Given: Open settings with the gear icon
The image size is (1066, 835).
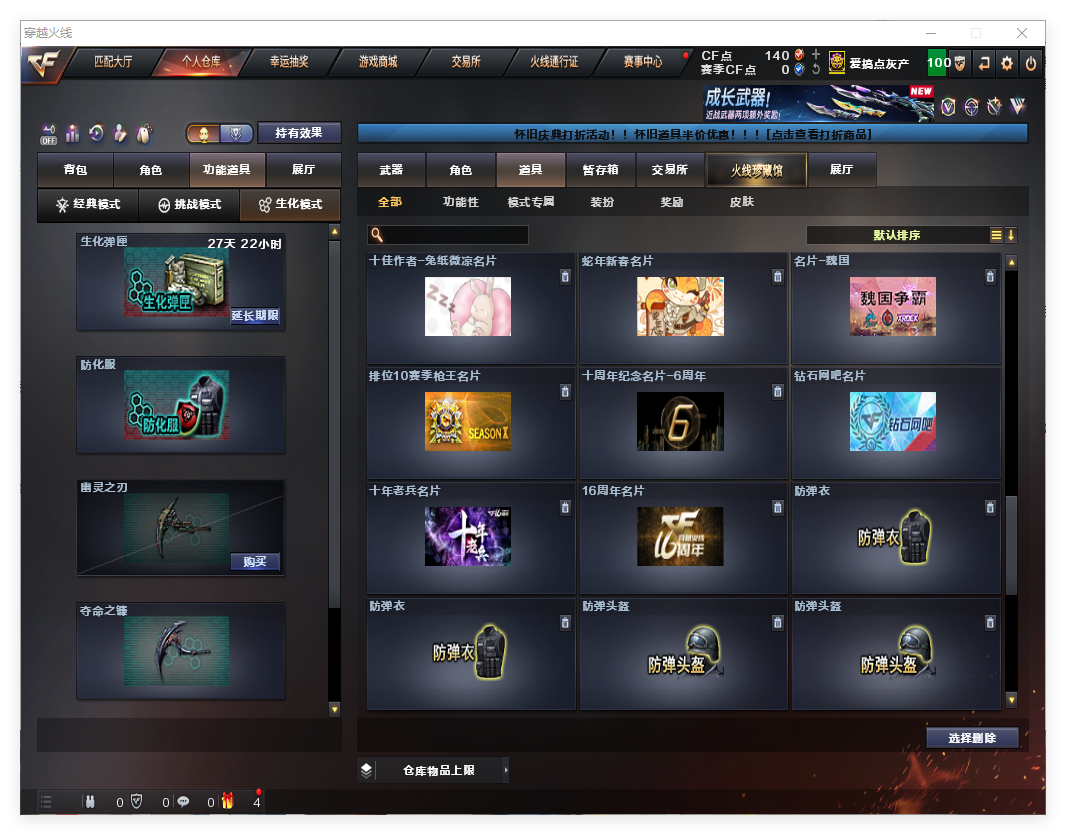Looking at the screenshot, I should pos(1007,63).
